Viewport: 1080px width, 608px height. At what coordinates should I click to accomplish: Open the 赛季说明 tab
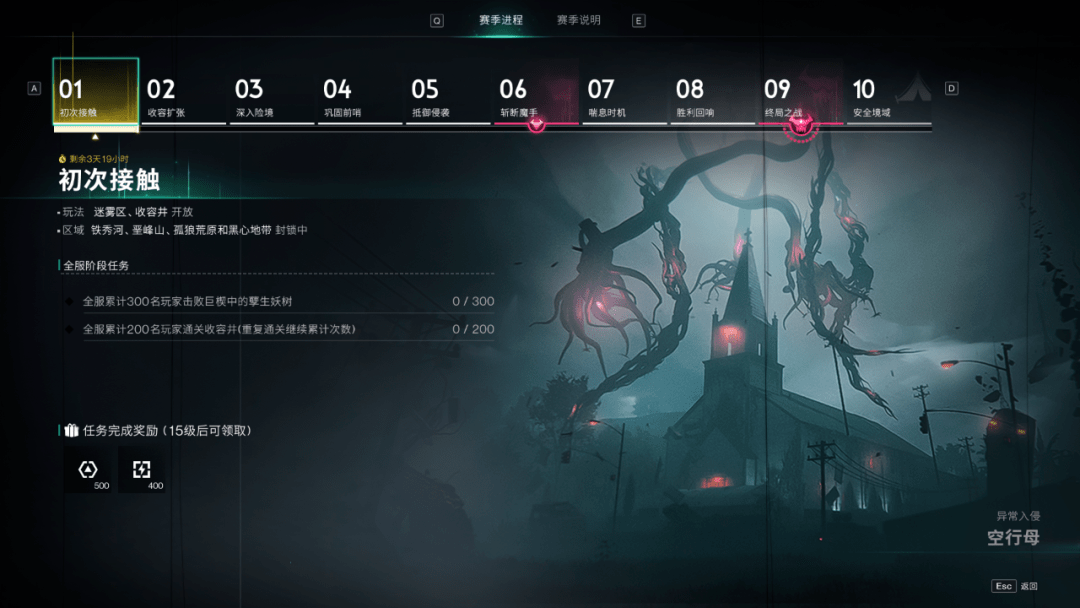pos(579,20)
